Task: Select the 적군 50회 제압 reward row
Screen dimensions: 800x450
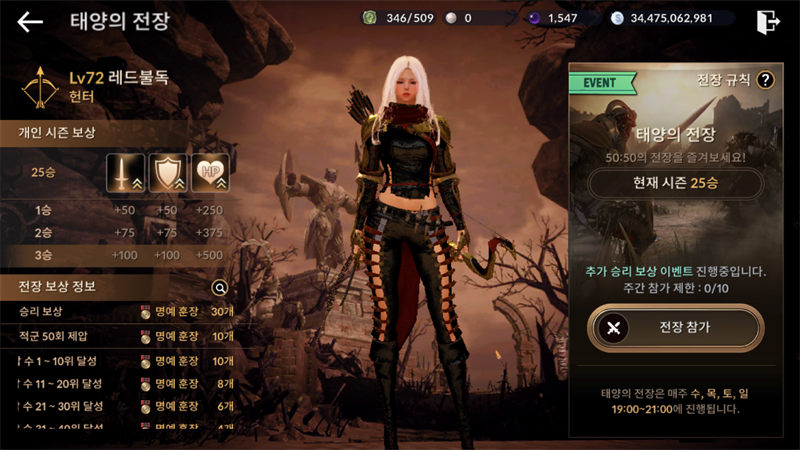Action: pos(120,336)
